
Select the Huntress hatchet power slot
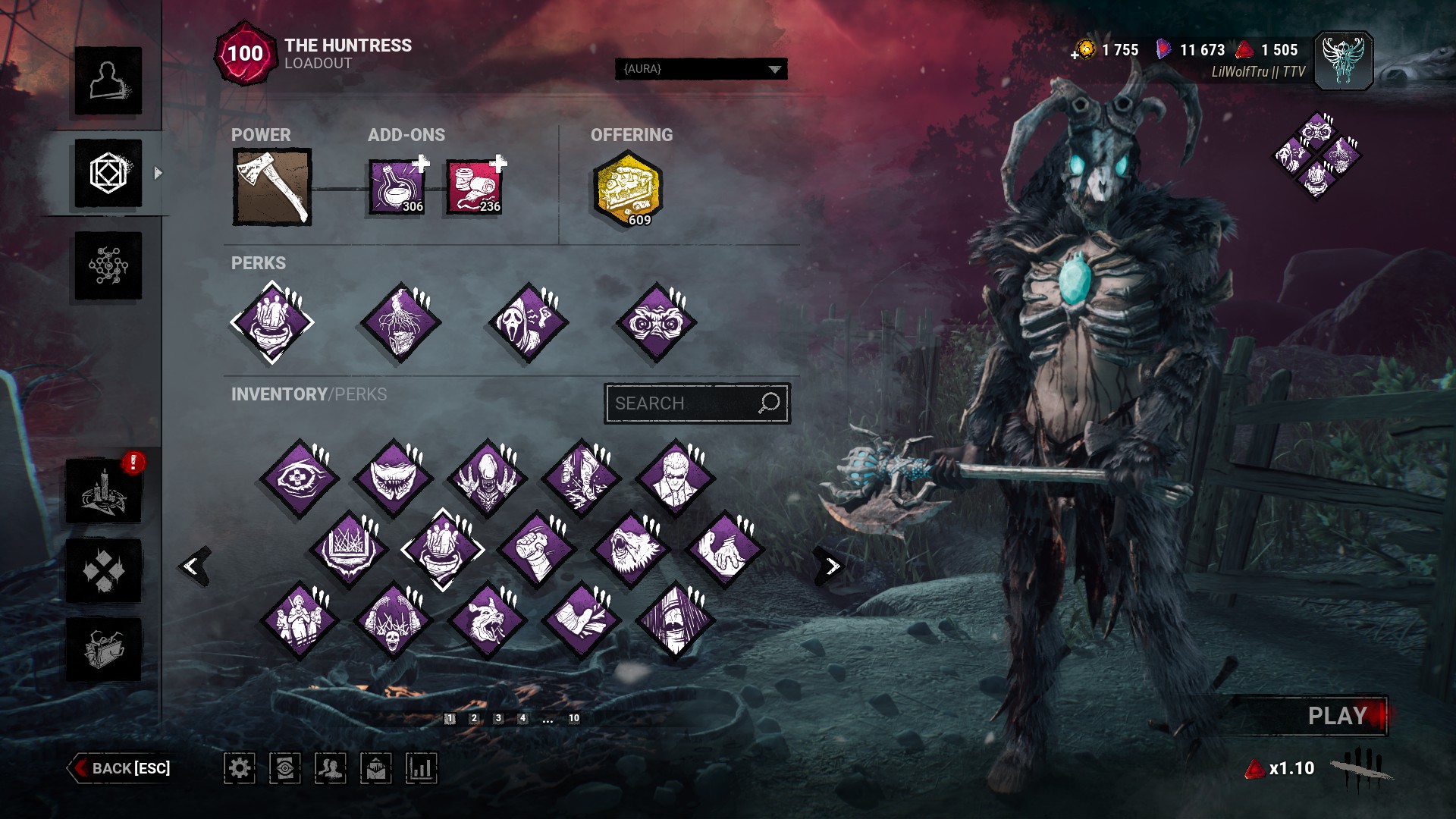[271, 187]
